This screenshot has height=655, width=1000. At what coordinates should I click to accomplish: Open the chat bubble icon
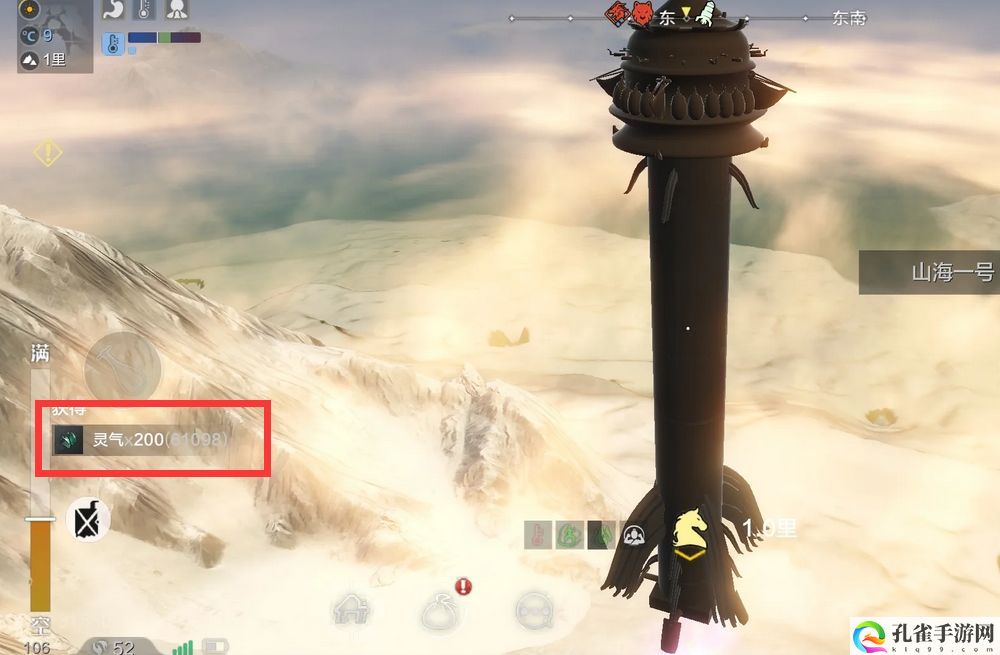(535, 610)
